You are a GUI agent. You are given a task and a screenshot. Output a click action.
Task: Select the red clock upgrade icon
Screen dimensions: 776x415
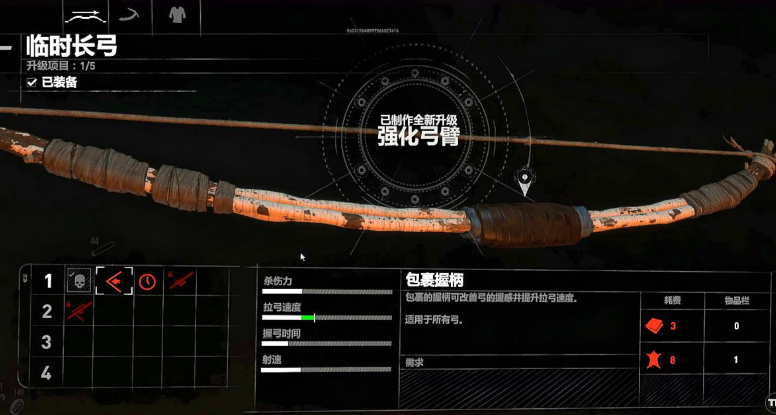(147, 282)
